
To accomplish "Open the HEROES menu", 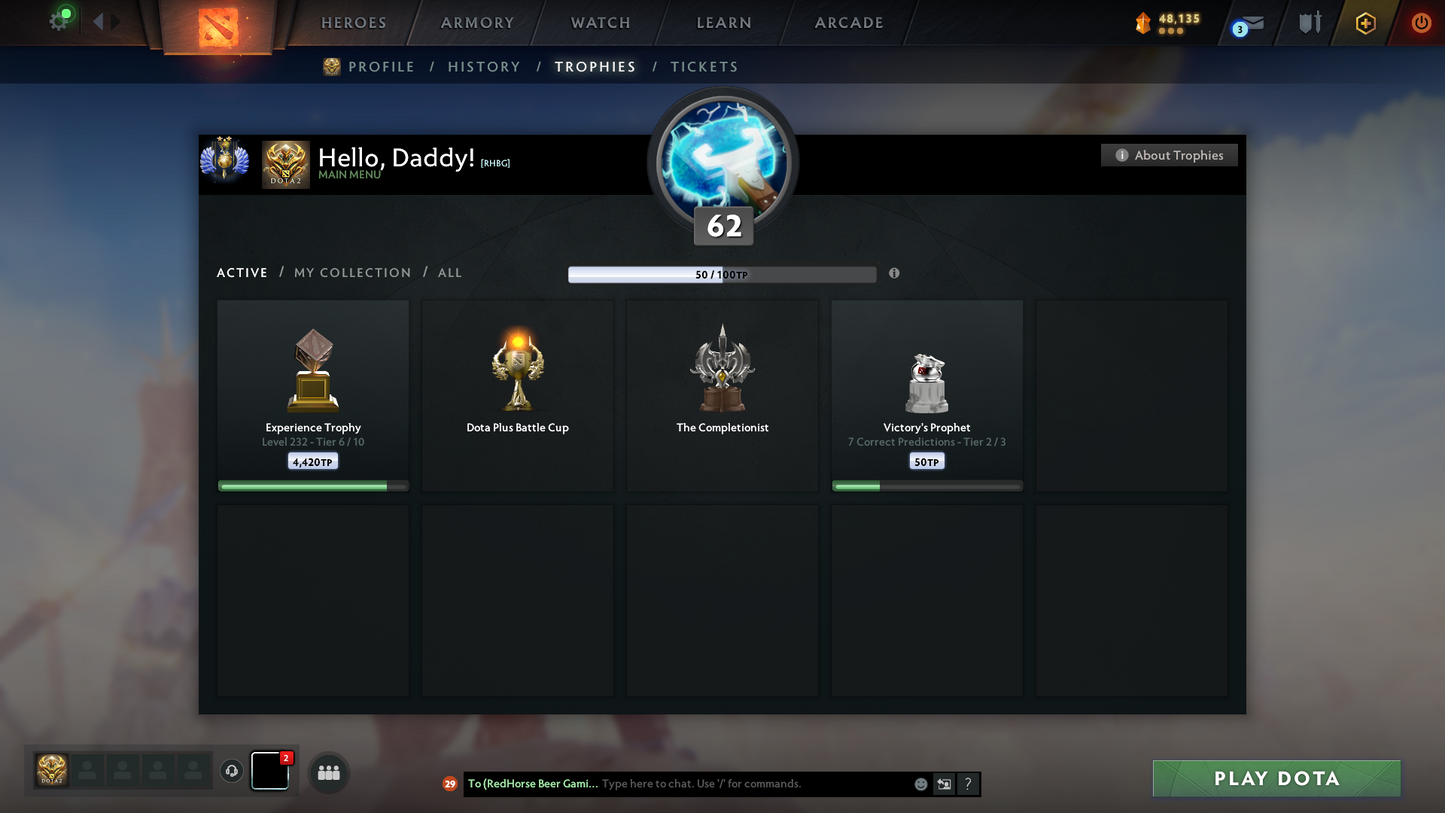I will click(354, 22).
